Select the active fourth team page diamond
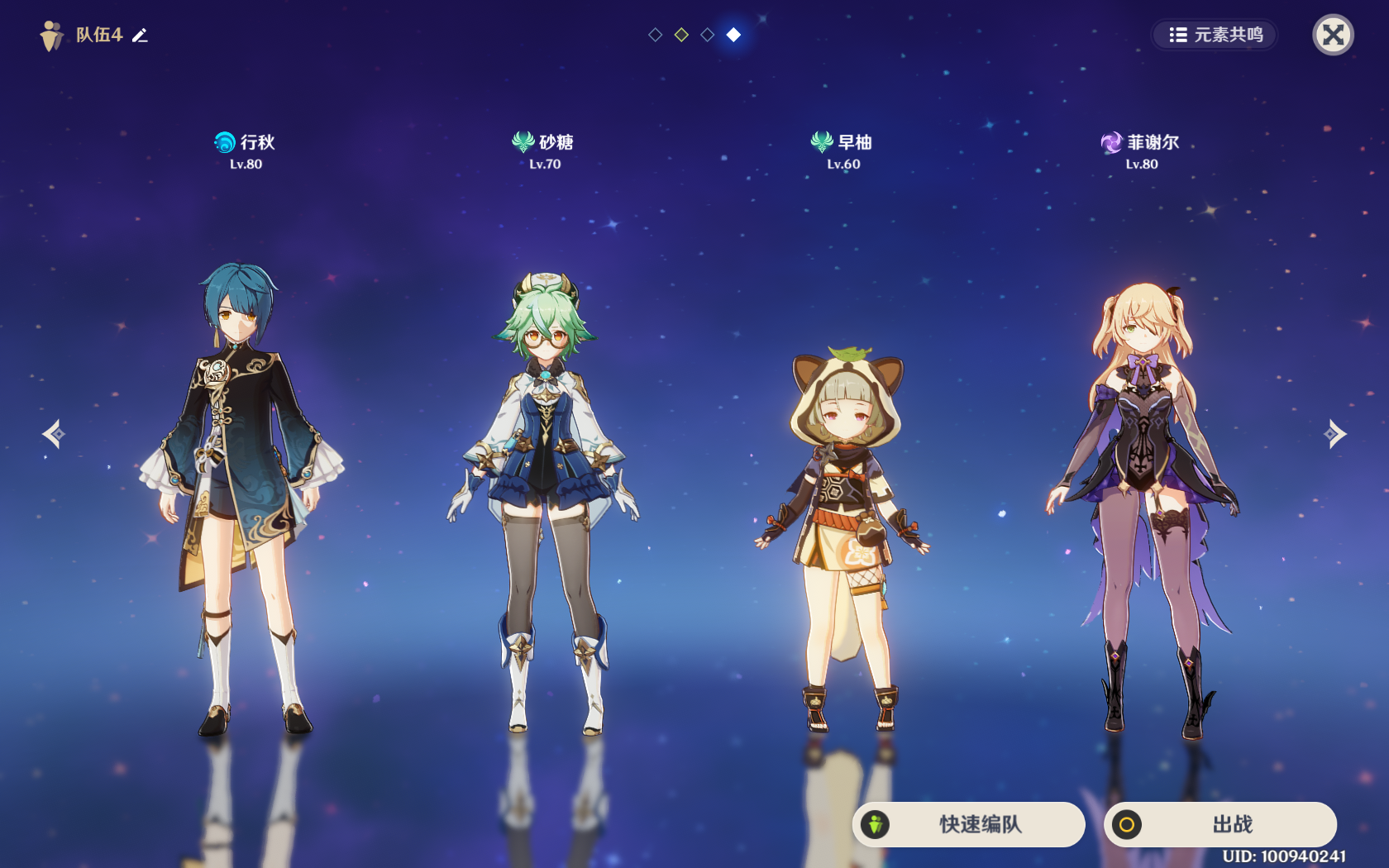The height and width of the screenshot is (868, 1389). coord(733,35)
